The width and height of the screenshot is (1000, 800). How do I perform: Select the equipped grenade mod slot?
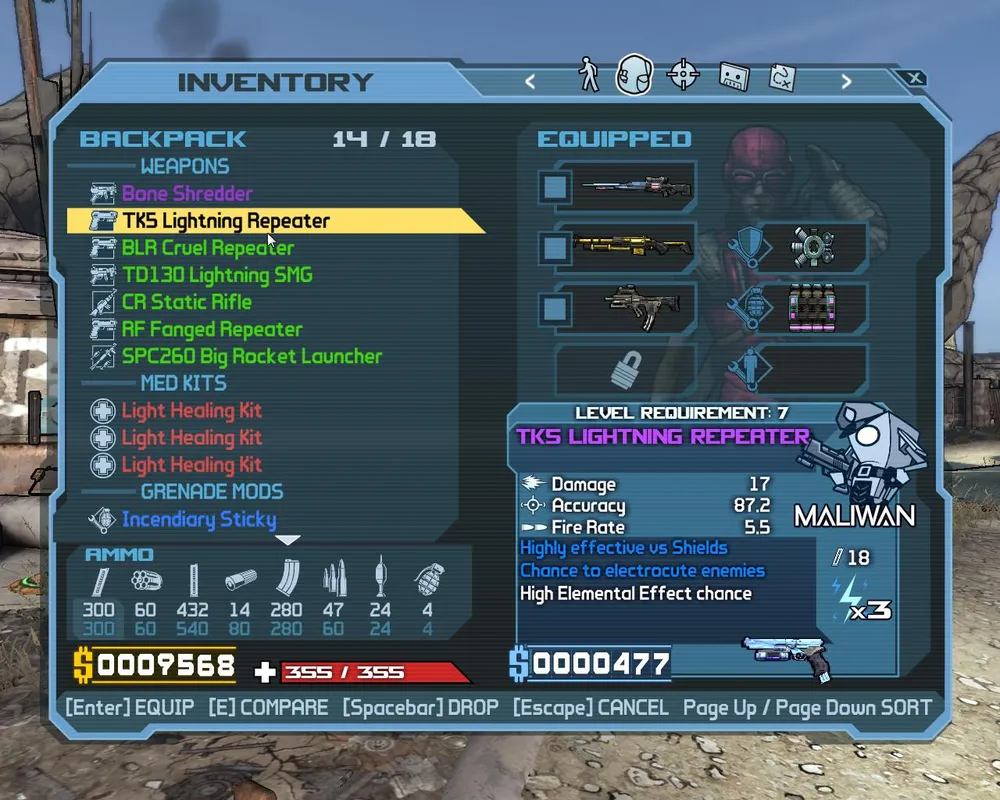coord(811,306)
